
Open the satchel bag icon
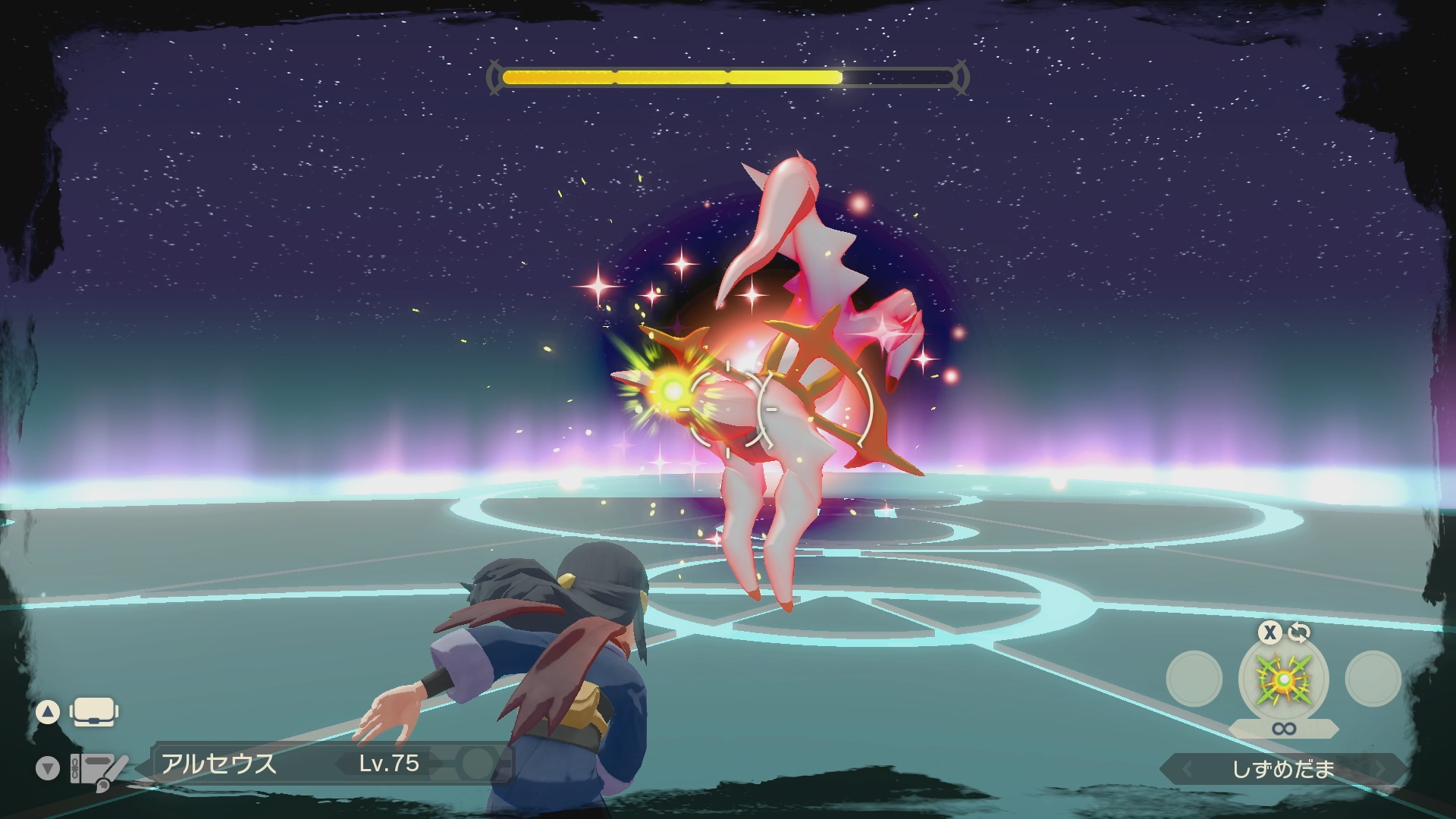(93, 712)
